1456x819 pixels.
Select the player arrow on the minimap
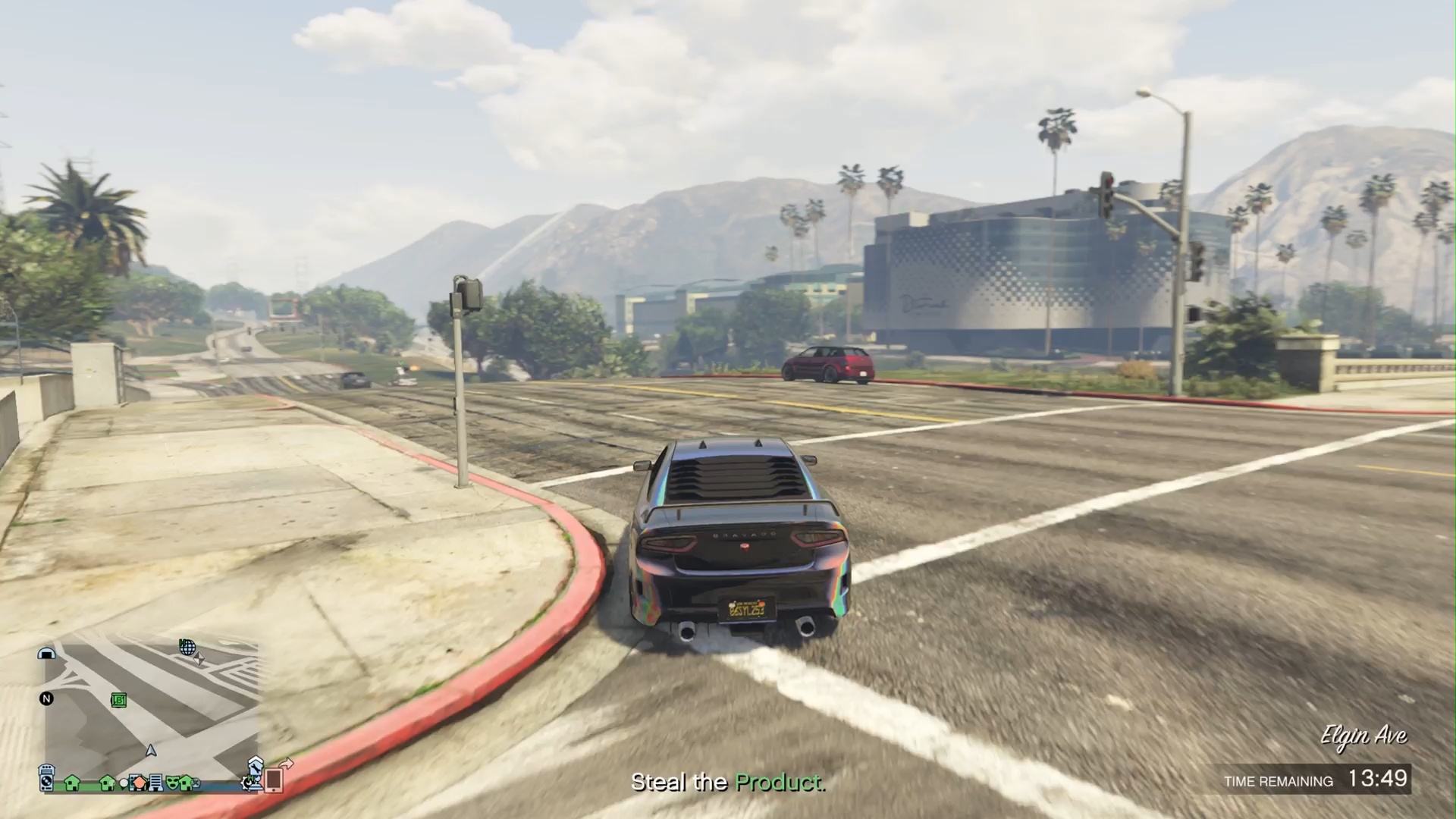tap(151, 751)
